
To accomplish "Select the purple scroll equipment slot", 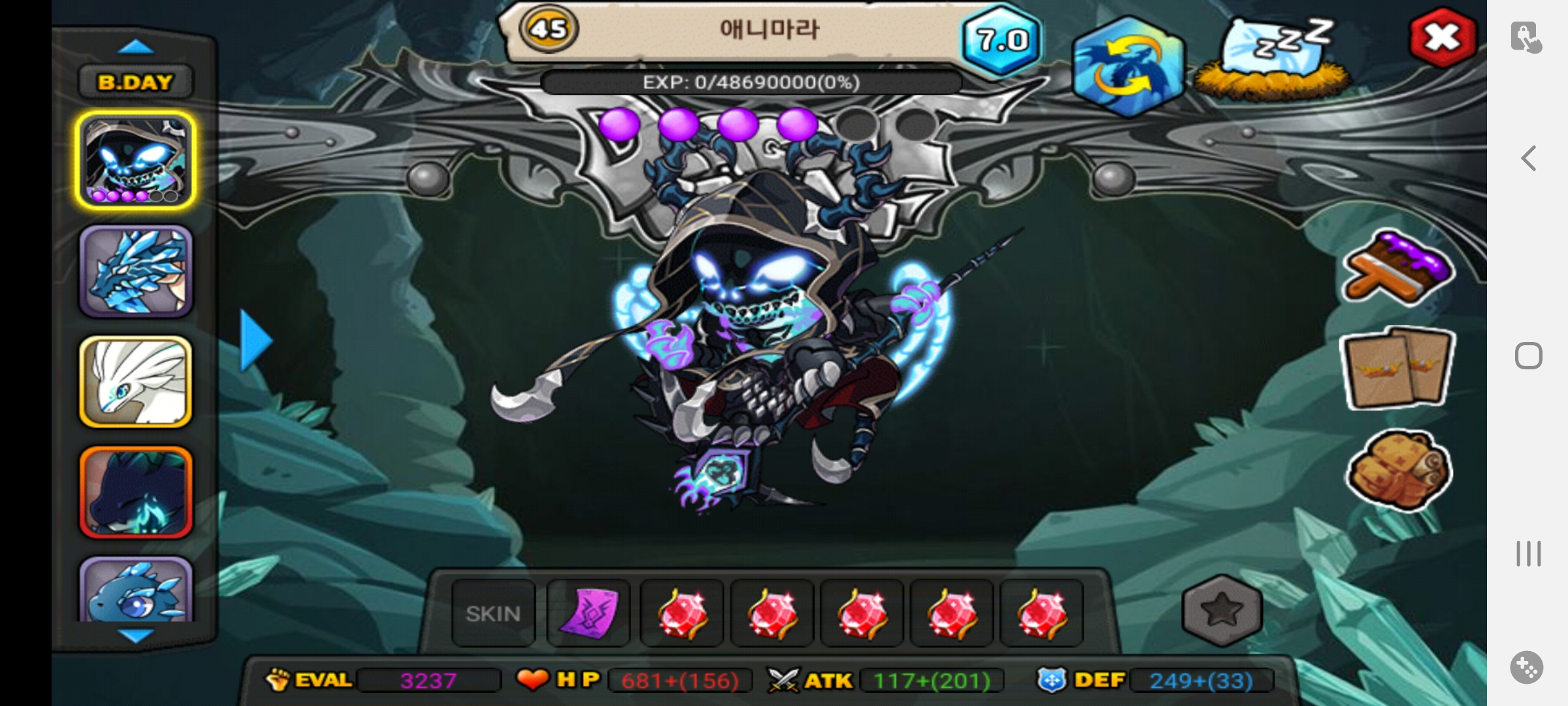I will coord(588,613).
